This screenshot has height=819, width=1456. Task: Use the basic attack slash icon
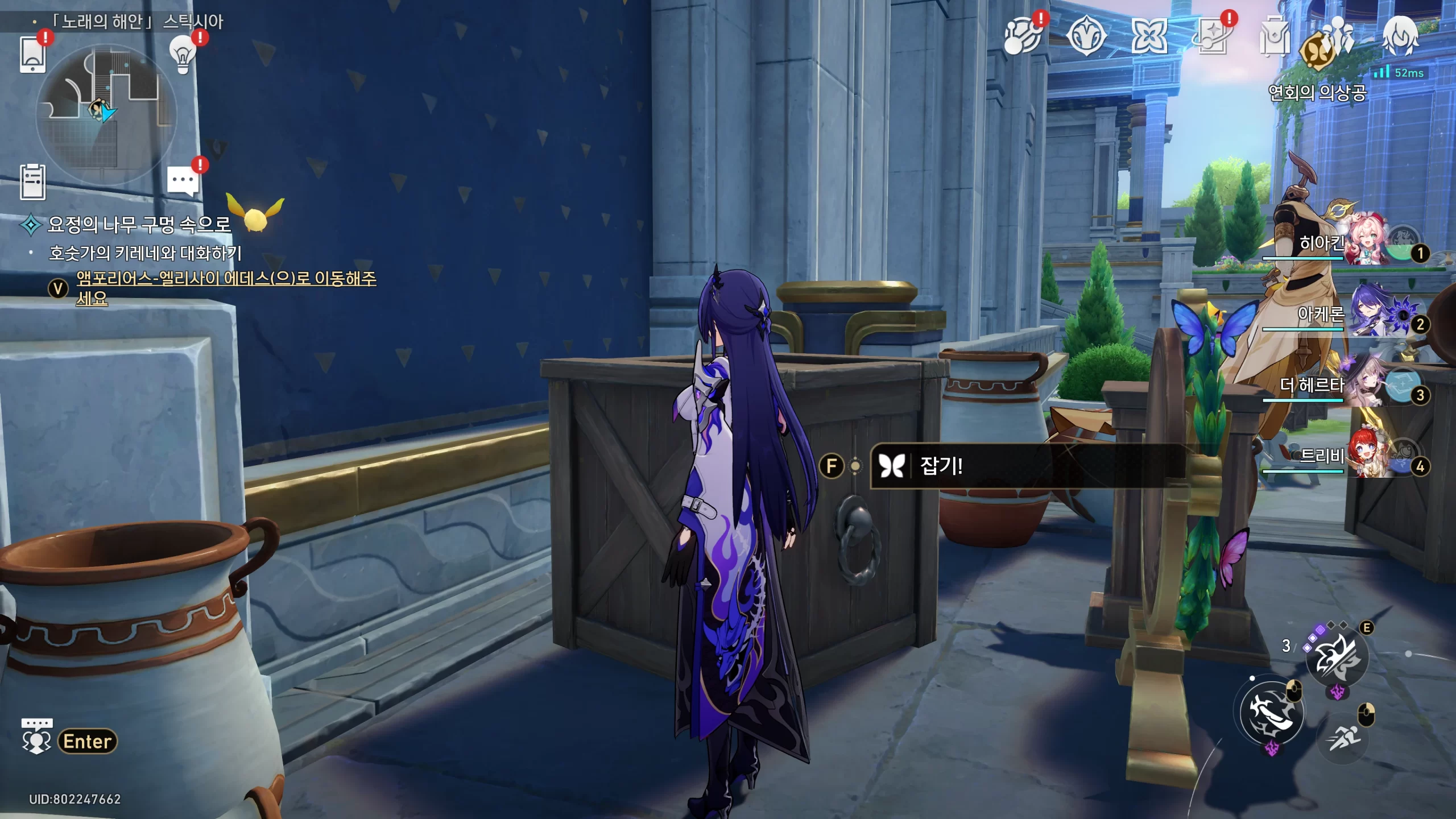coord(1272,713)
